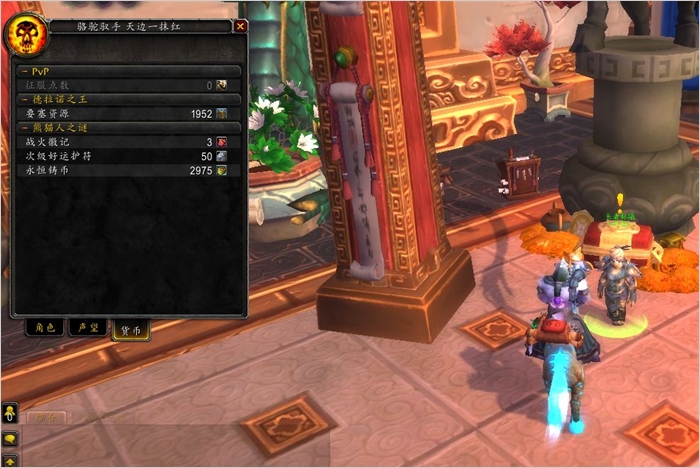Open the social friends button

click(x=9, y=413)
